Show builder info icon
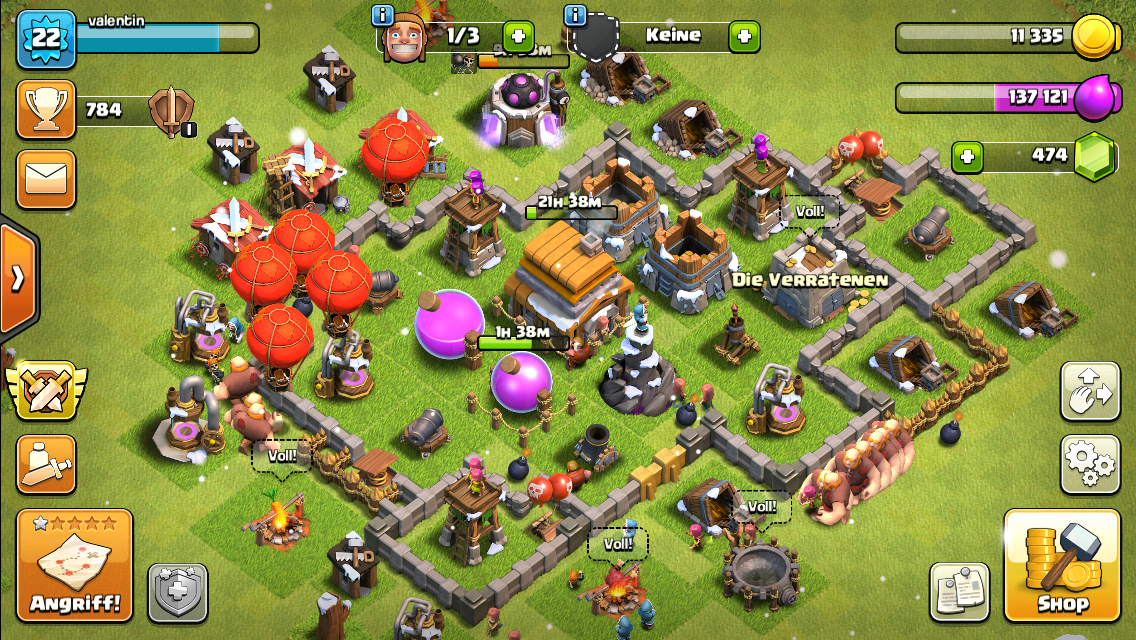The image size is (1136, 640). pos(382,15)
